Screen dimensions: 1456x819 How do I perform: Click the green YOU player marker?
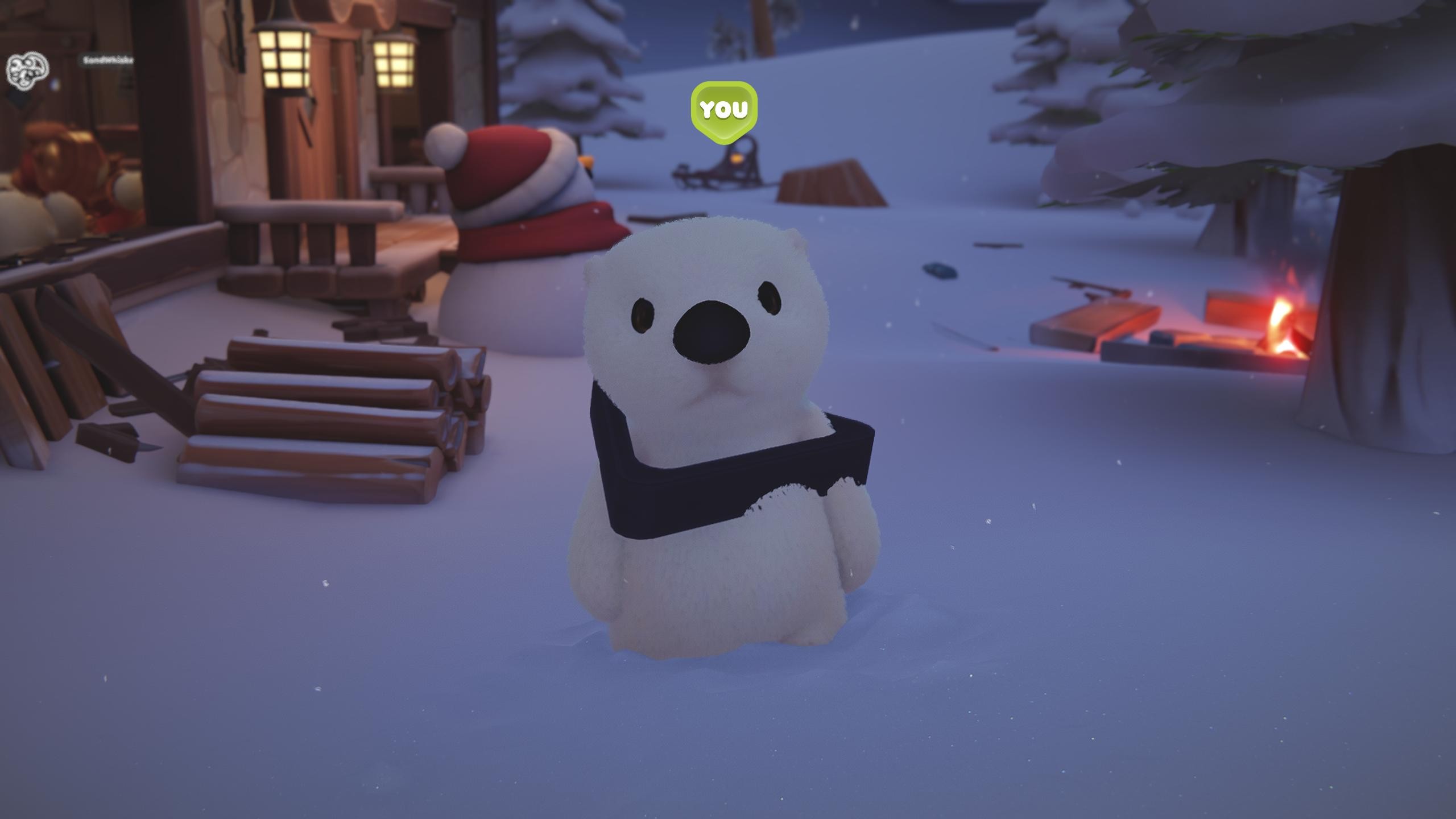pyautogui.click(x=723, y=109)
